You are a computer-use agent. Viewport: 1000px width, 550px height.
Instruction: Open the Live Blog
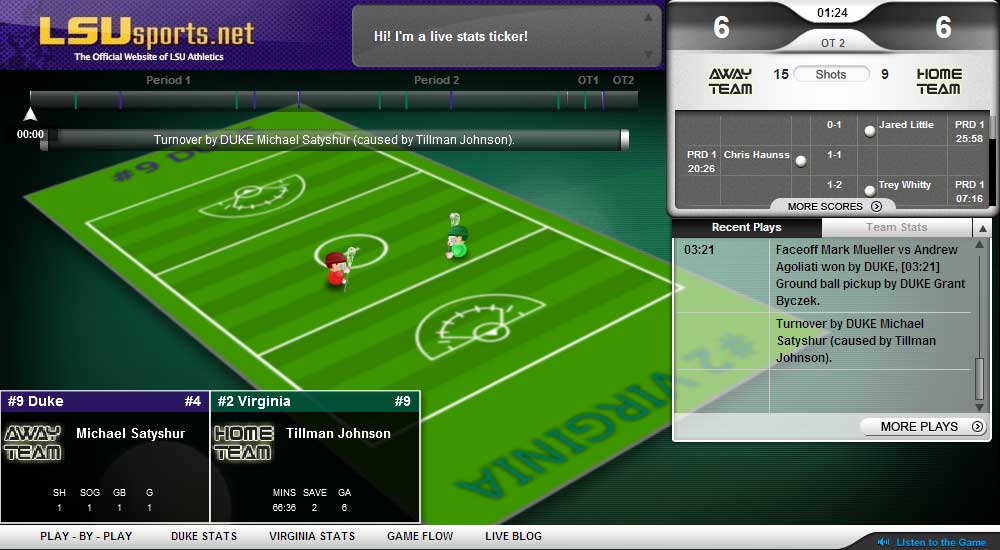point(513,536)
